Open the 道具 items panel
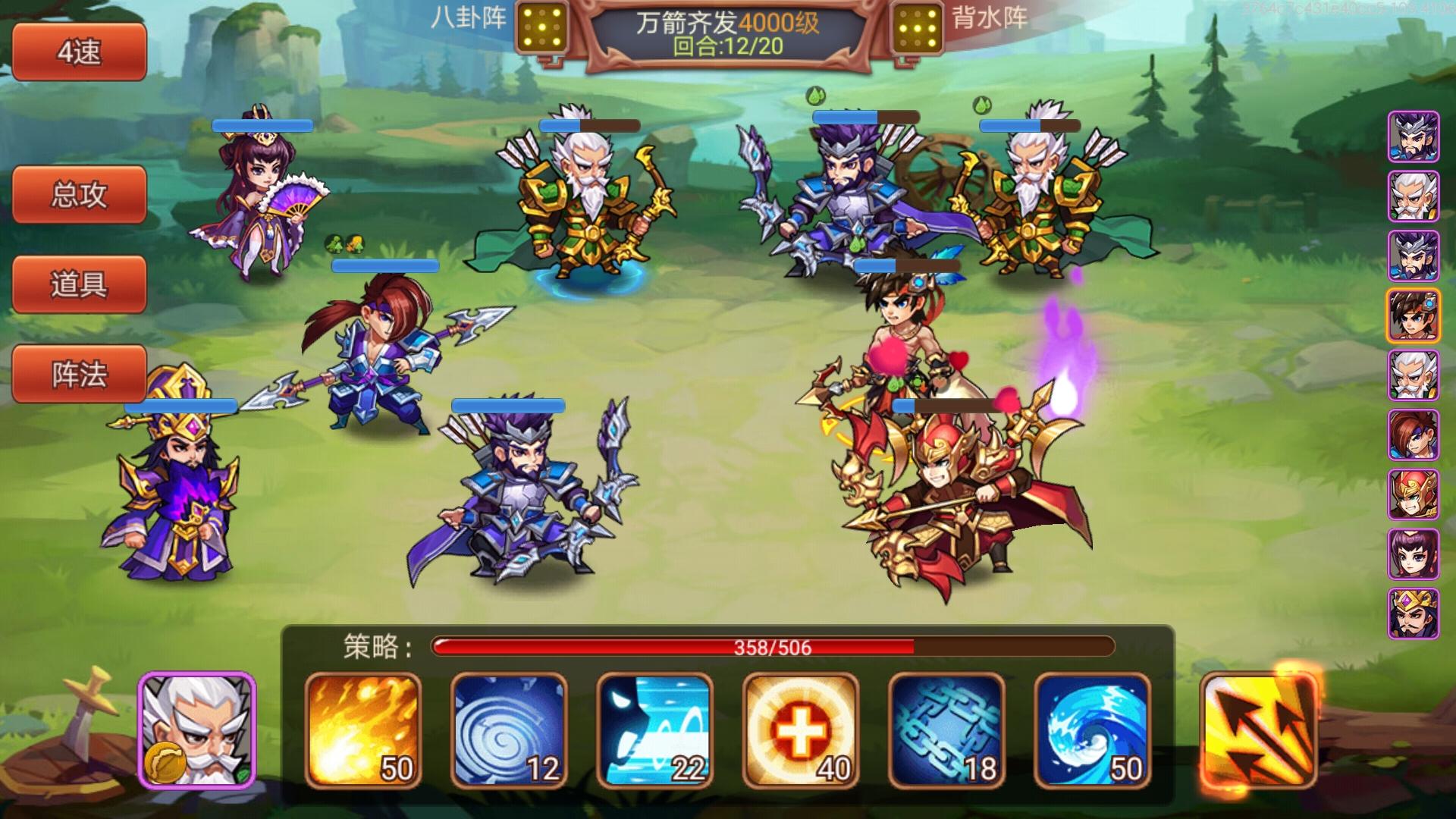 [78, 284]
